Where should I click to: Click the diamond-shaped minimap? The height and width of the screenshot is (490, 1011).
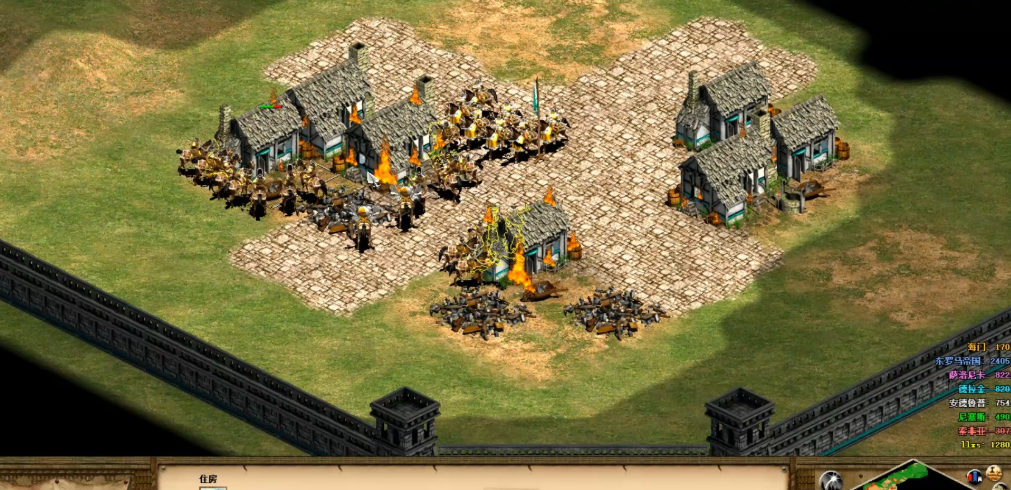pyautogui.click(x=912, y=478)
